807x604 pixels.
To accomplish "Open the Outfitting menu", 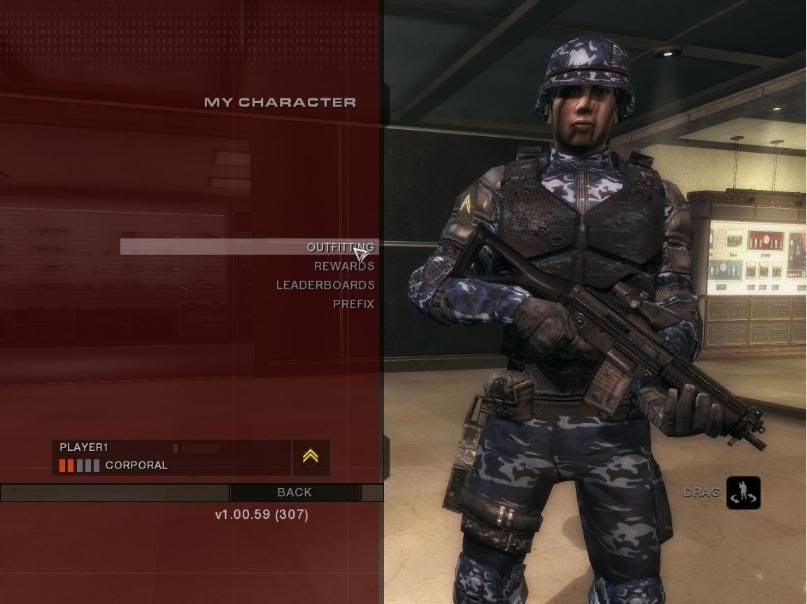I will tap(340, 247).
